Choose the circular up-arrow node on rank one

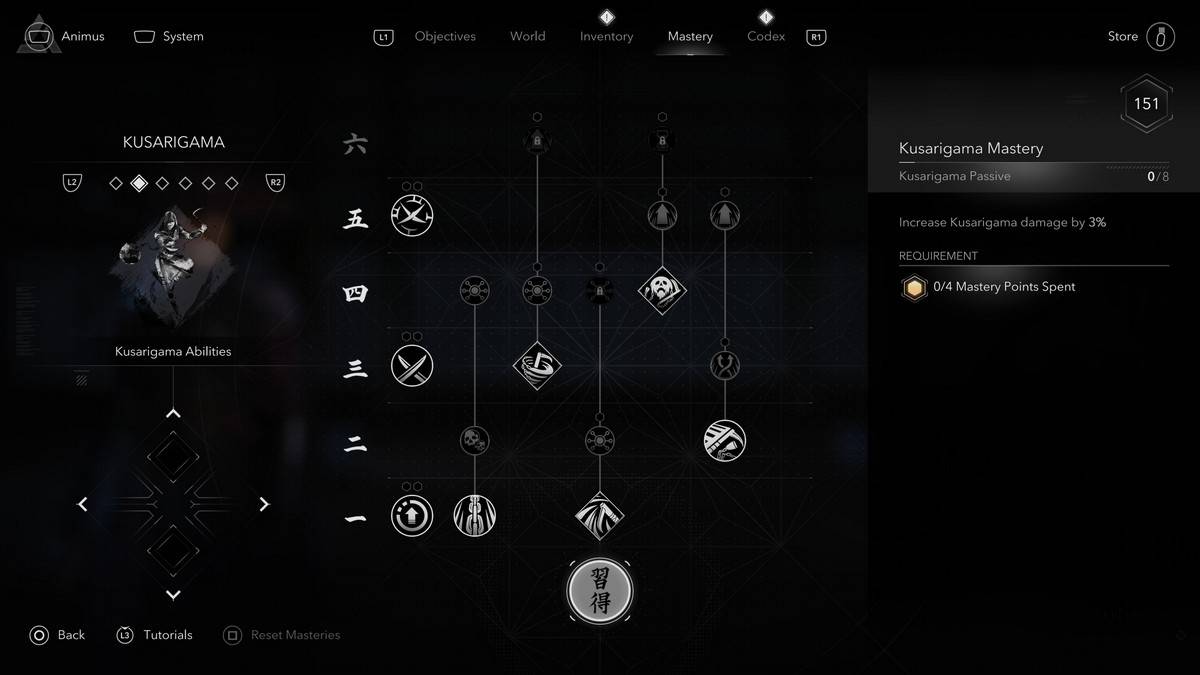pyautogui.click(x=411, y=516)
